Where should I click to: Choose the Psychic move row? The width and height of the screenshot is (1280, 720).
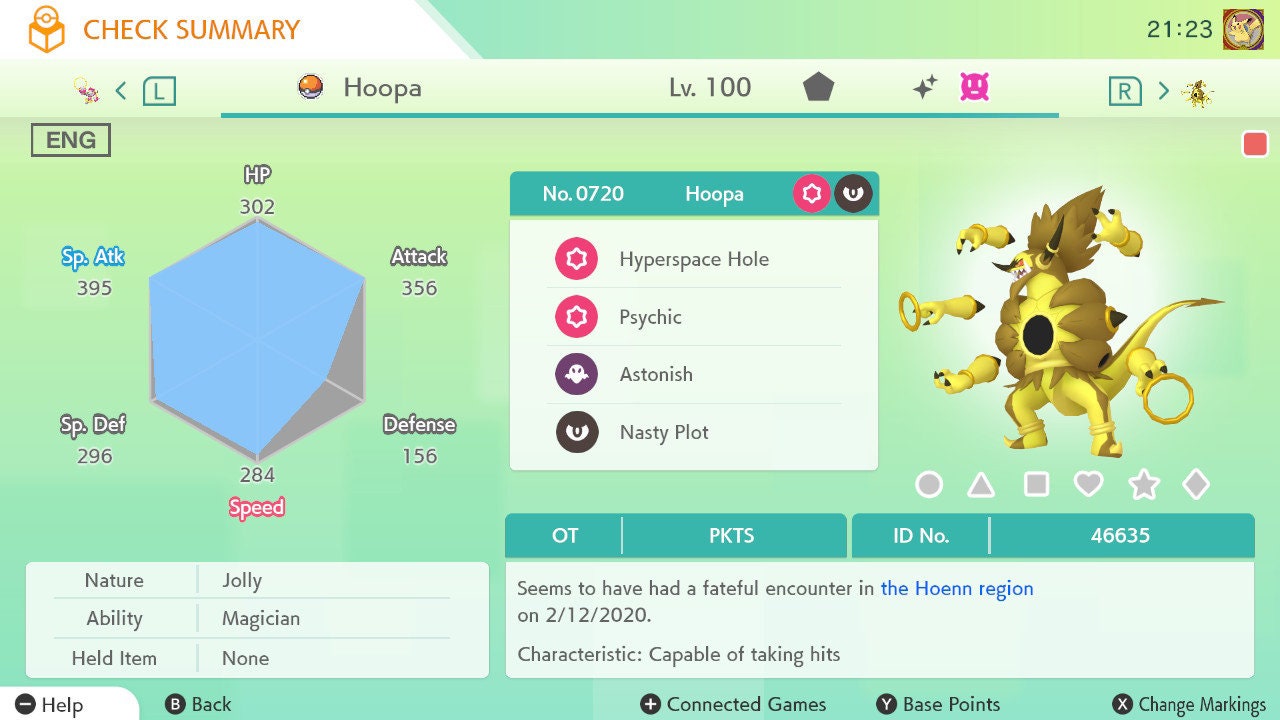pos(693,317)
